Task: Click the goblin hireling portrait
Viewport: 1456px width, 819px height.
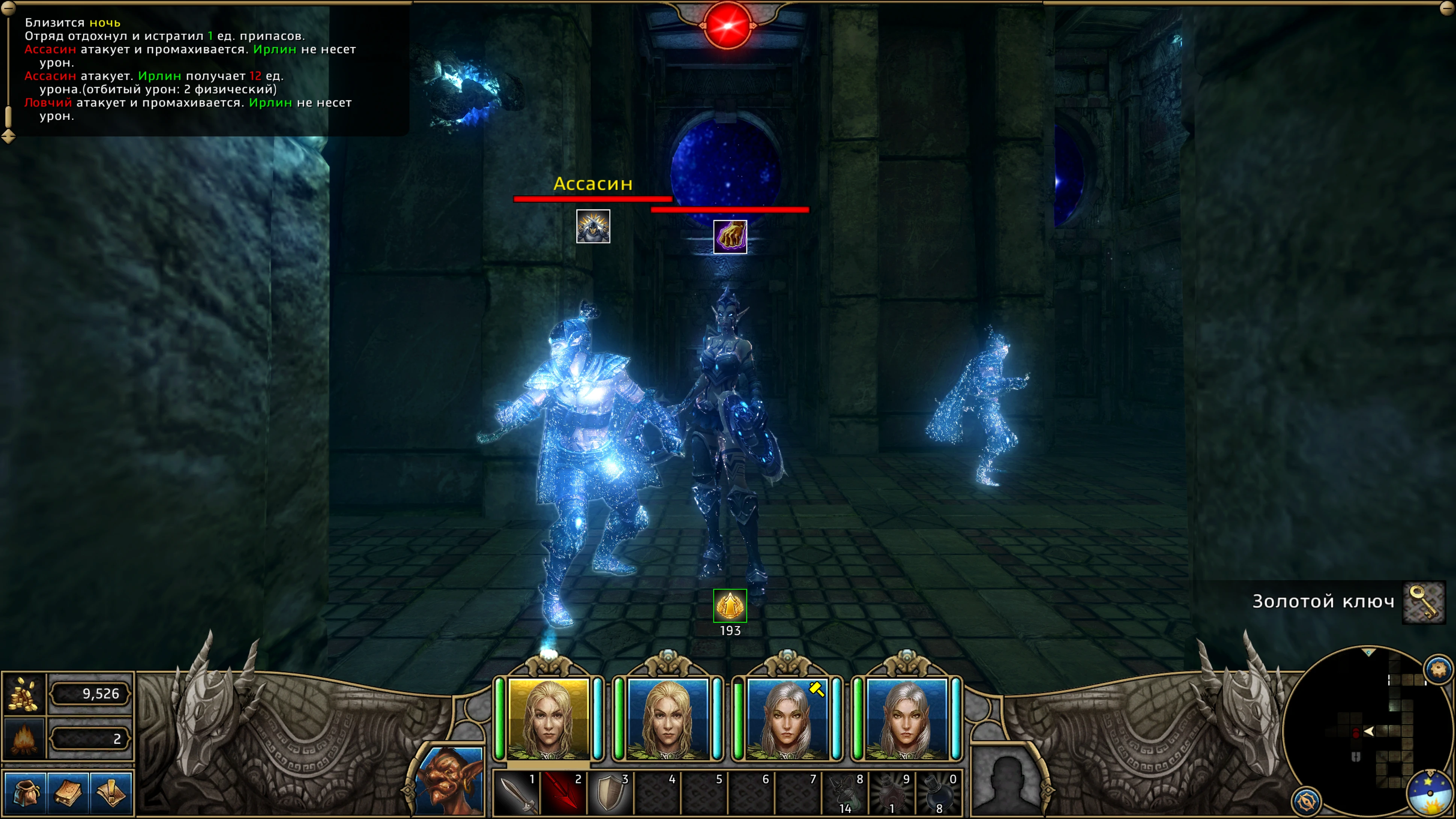Action: (x=450, y=781)
